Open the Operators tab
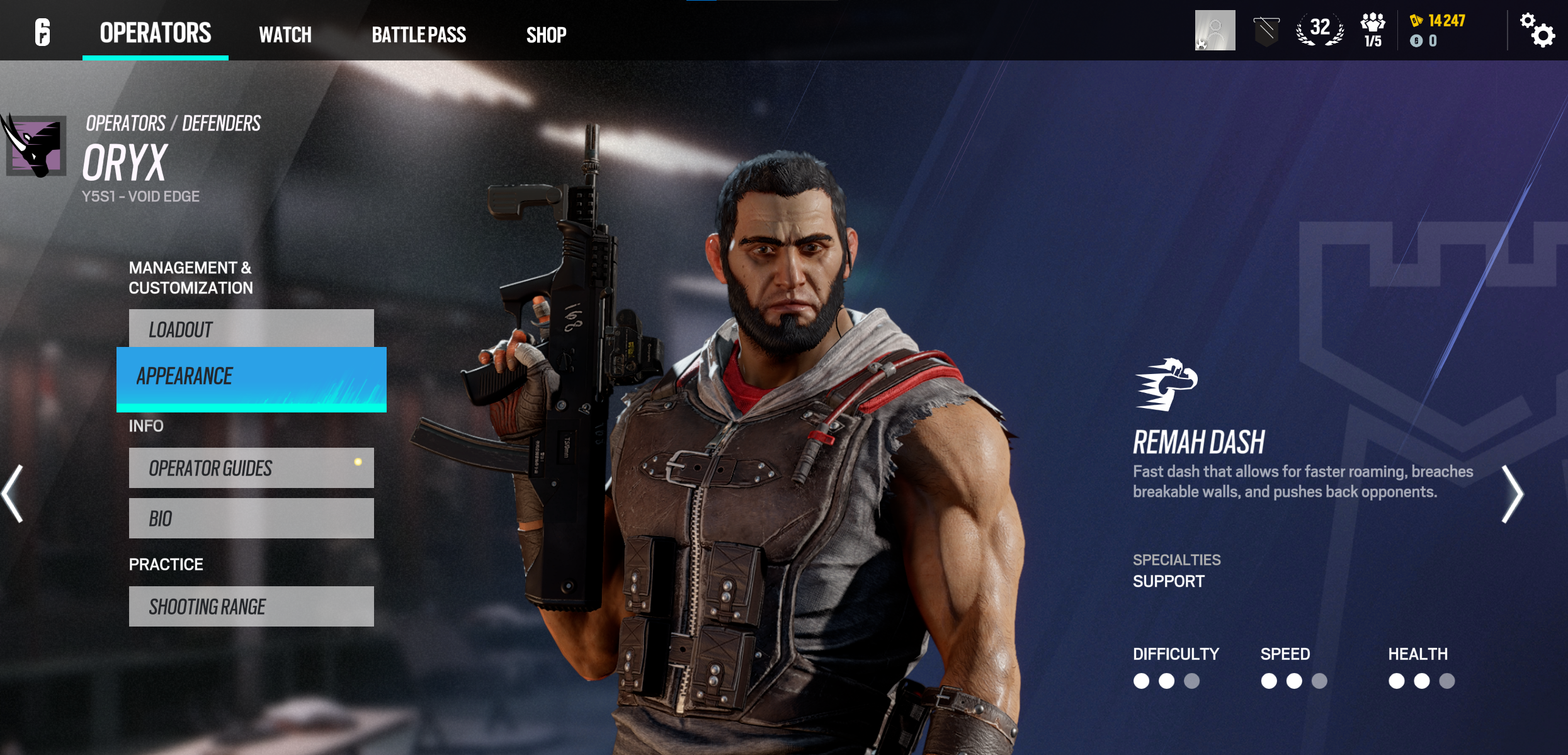 (x=156, y=33)
